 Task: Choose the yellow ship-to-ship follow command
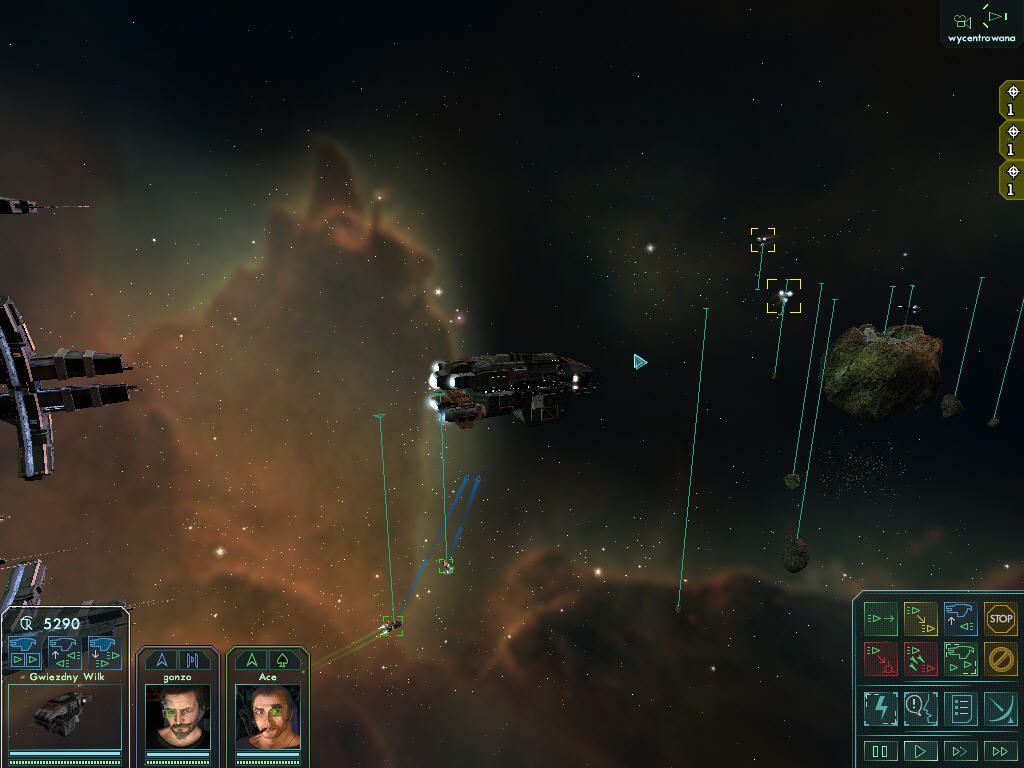920,619
